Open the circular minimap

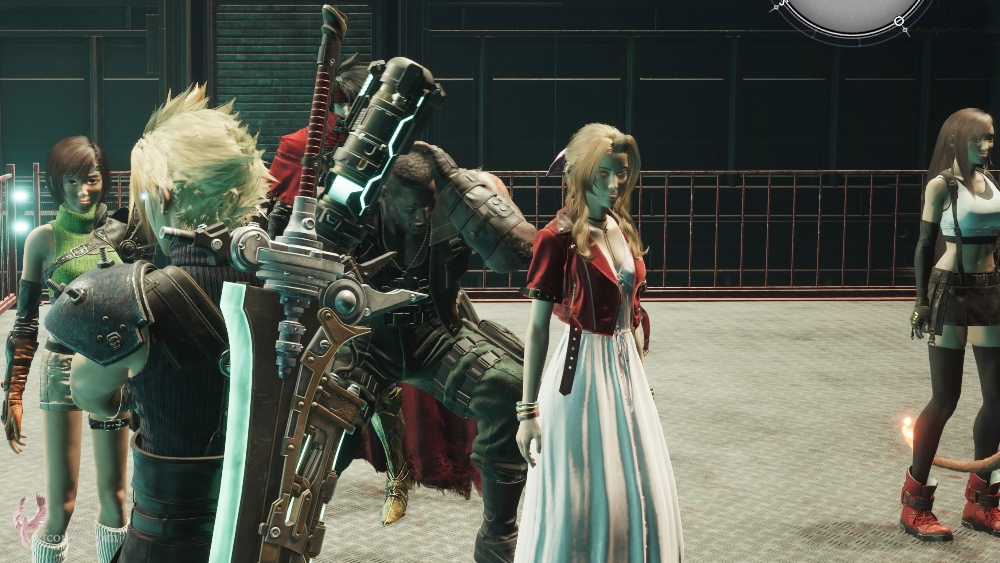(853, 10)
